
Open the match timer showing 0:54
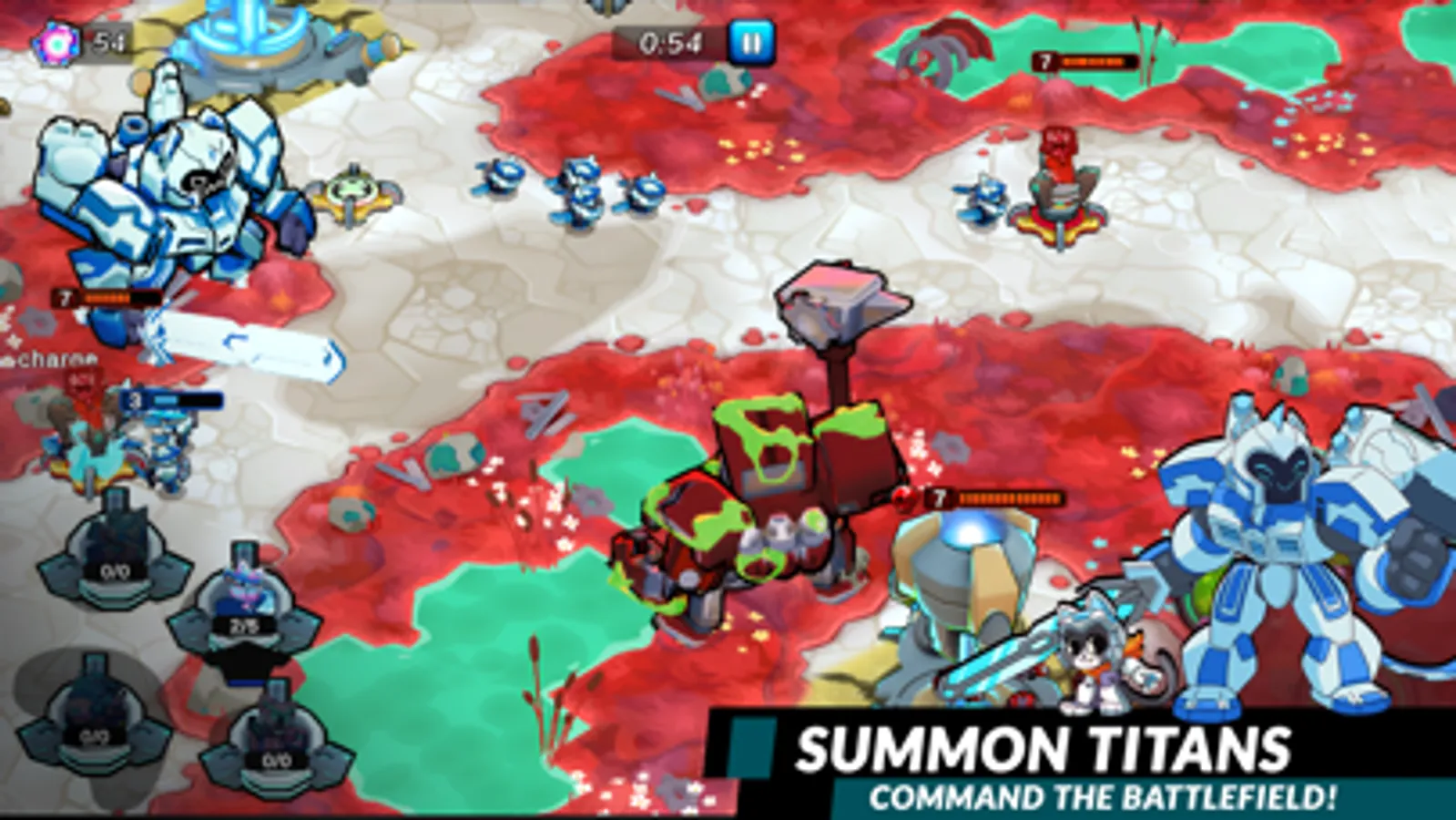(669, 40)
